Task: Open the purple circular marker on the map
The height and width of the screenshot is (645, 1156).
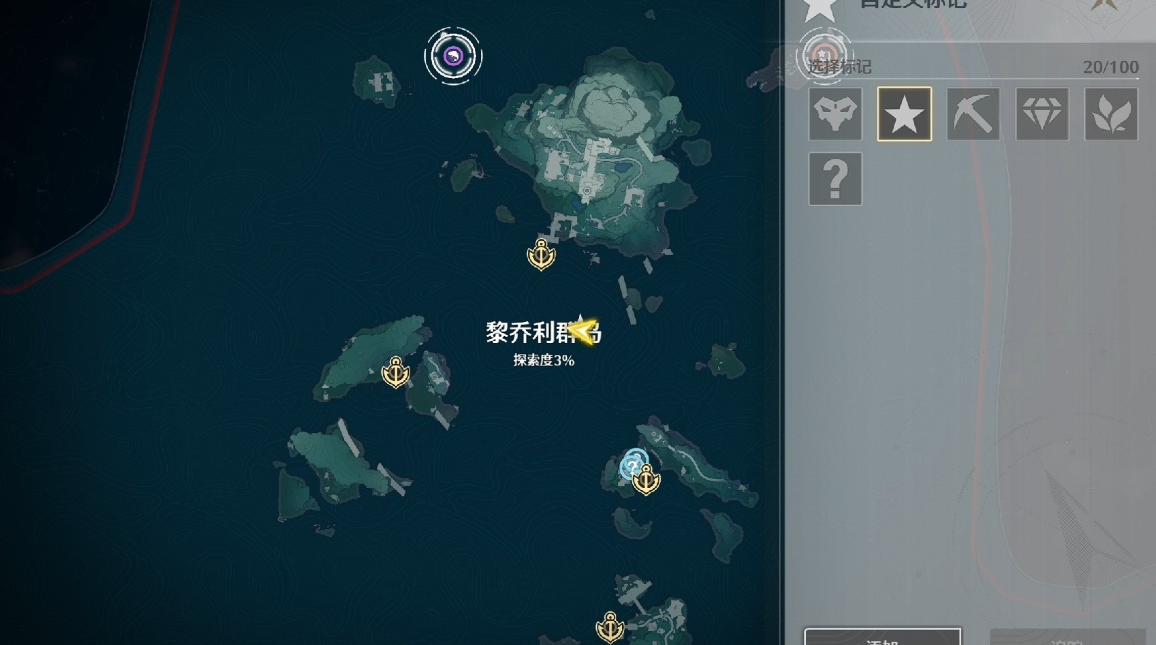Action: (x=454, y=56)
